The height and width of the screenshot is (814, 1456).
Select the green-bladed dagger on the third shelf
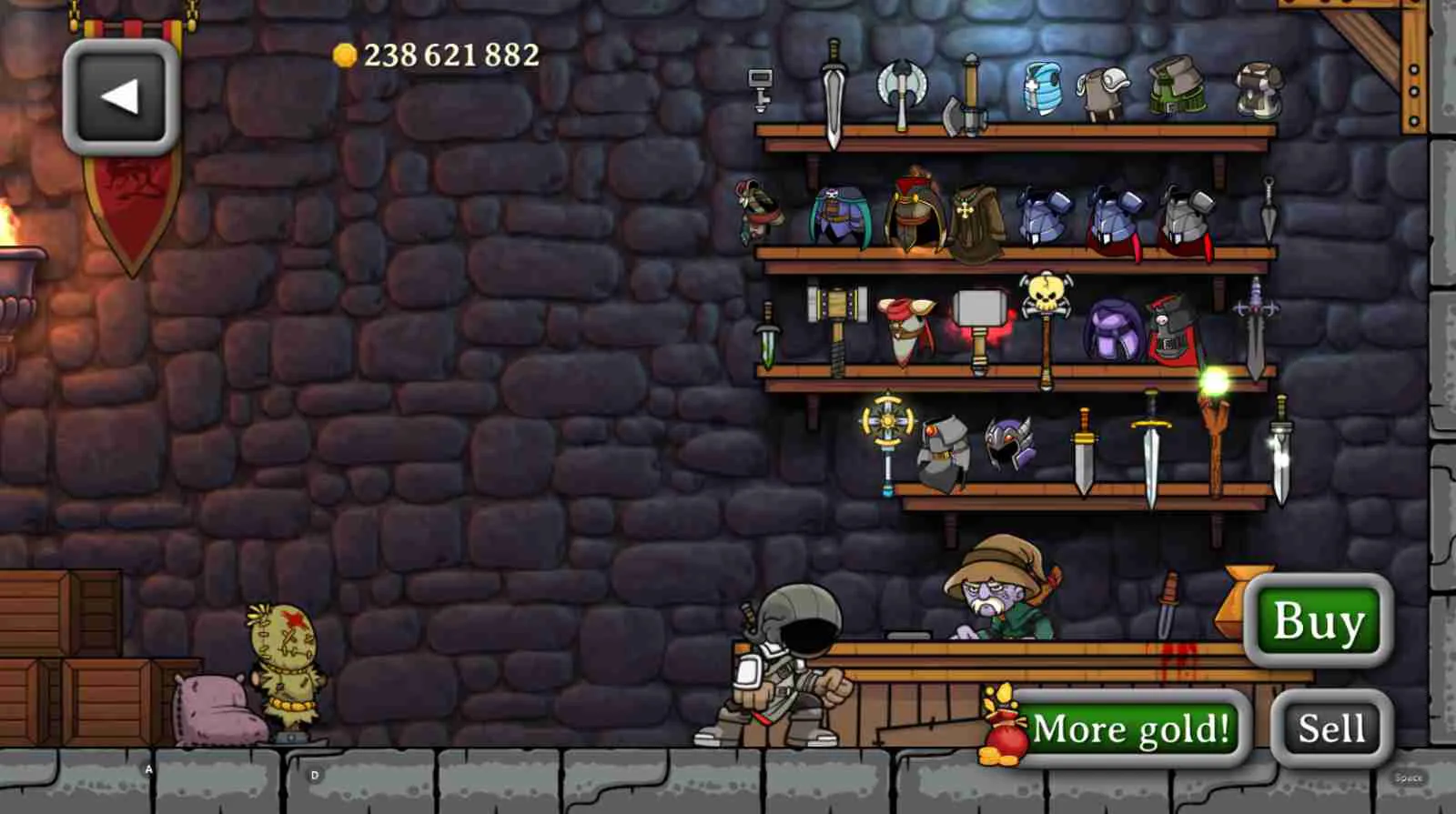(x=769, y=337)
